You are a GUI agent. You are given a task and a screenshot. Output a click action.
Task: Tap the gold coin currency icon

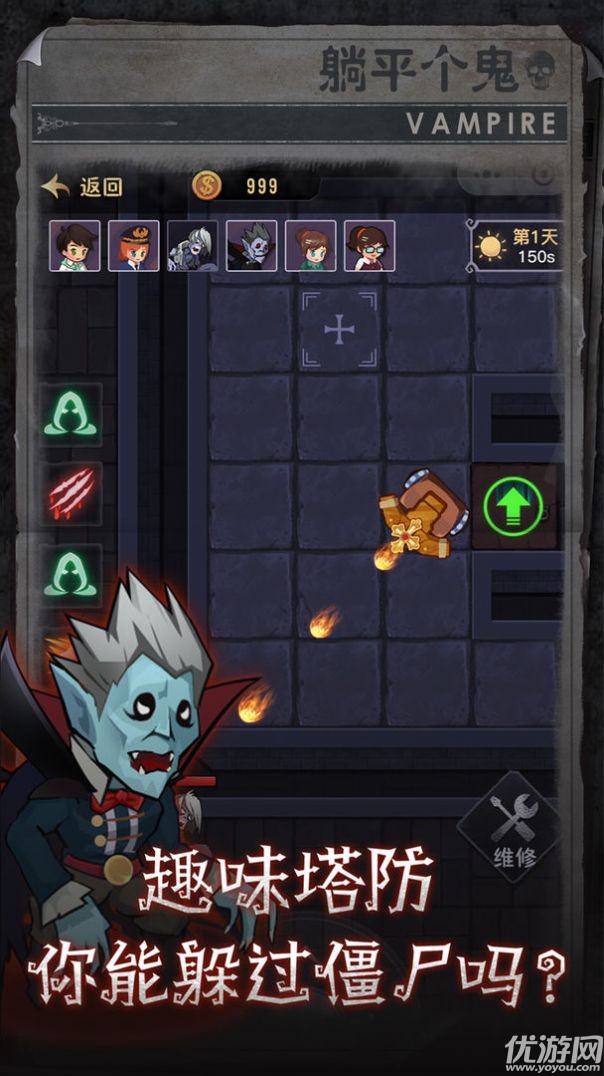(x=207, y=185)
